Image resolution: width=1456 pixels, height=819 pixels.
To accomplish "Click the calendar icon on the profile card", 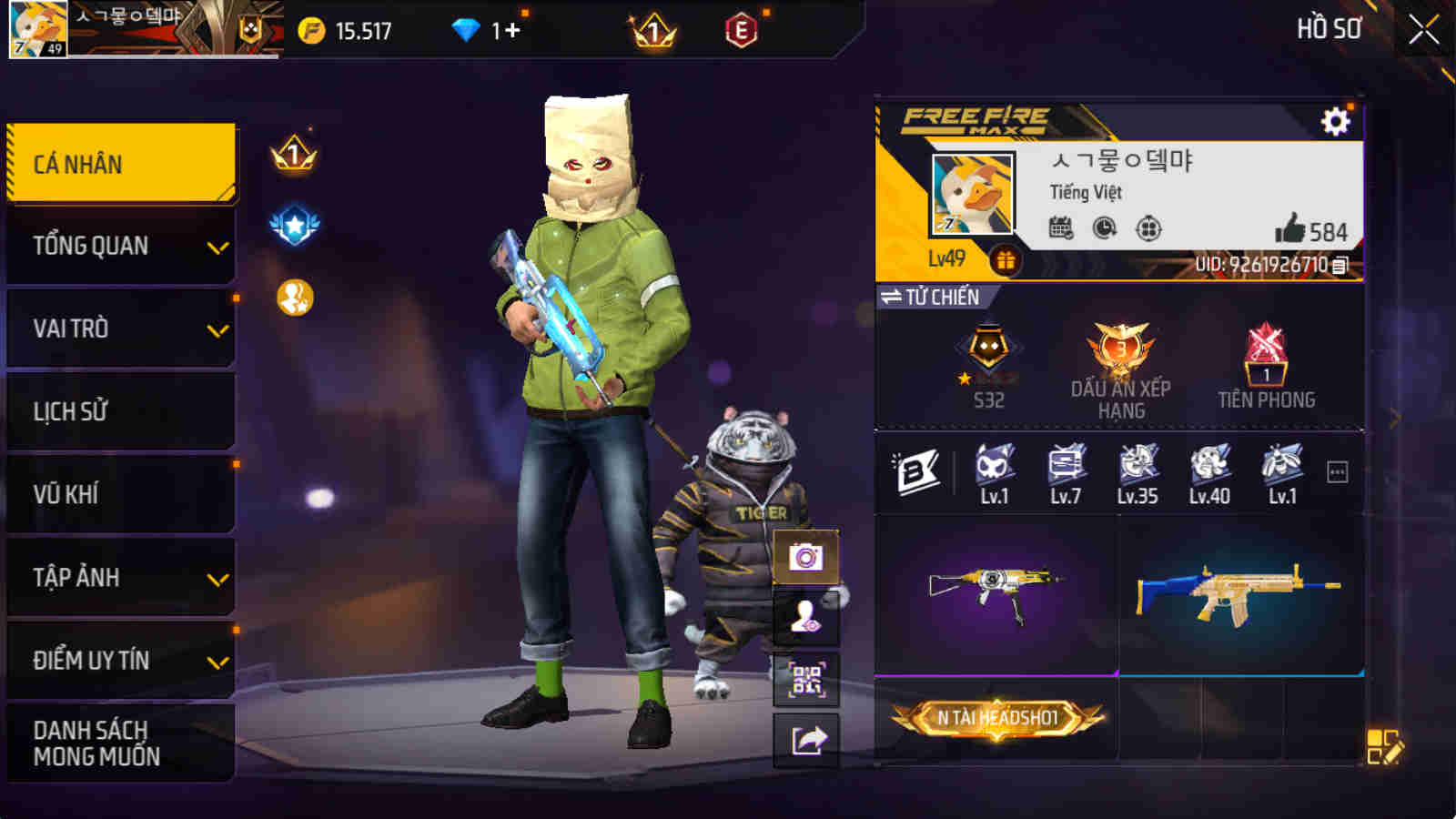I will tap(1060, 230).
